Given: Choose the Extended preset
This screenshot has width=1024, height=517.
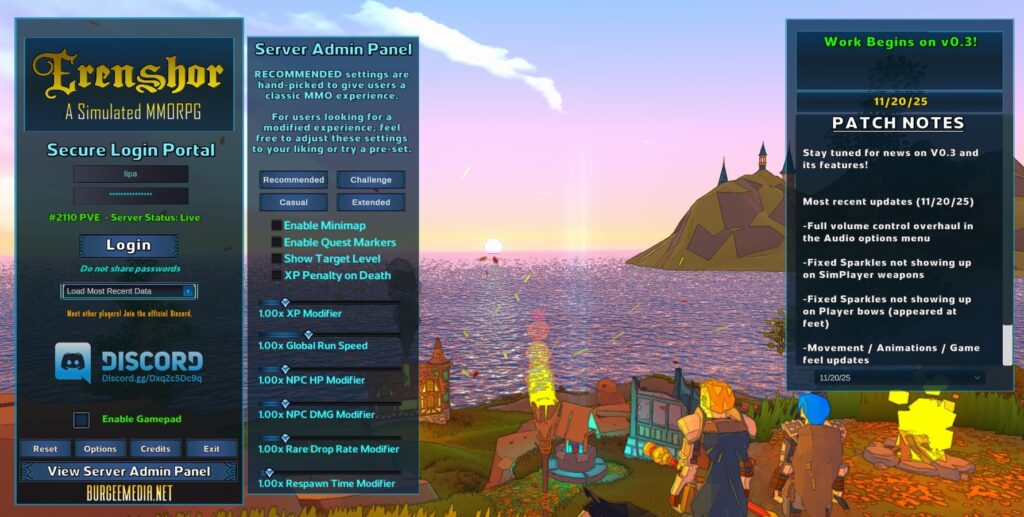Looking at the screenshot, I should click(x=371, y=202).
